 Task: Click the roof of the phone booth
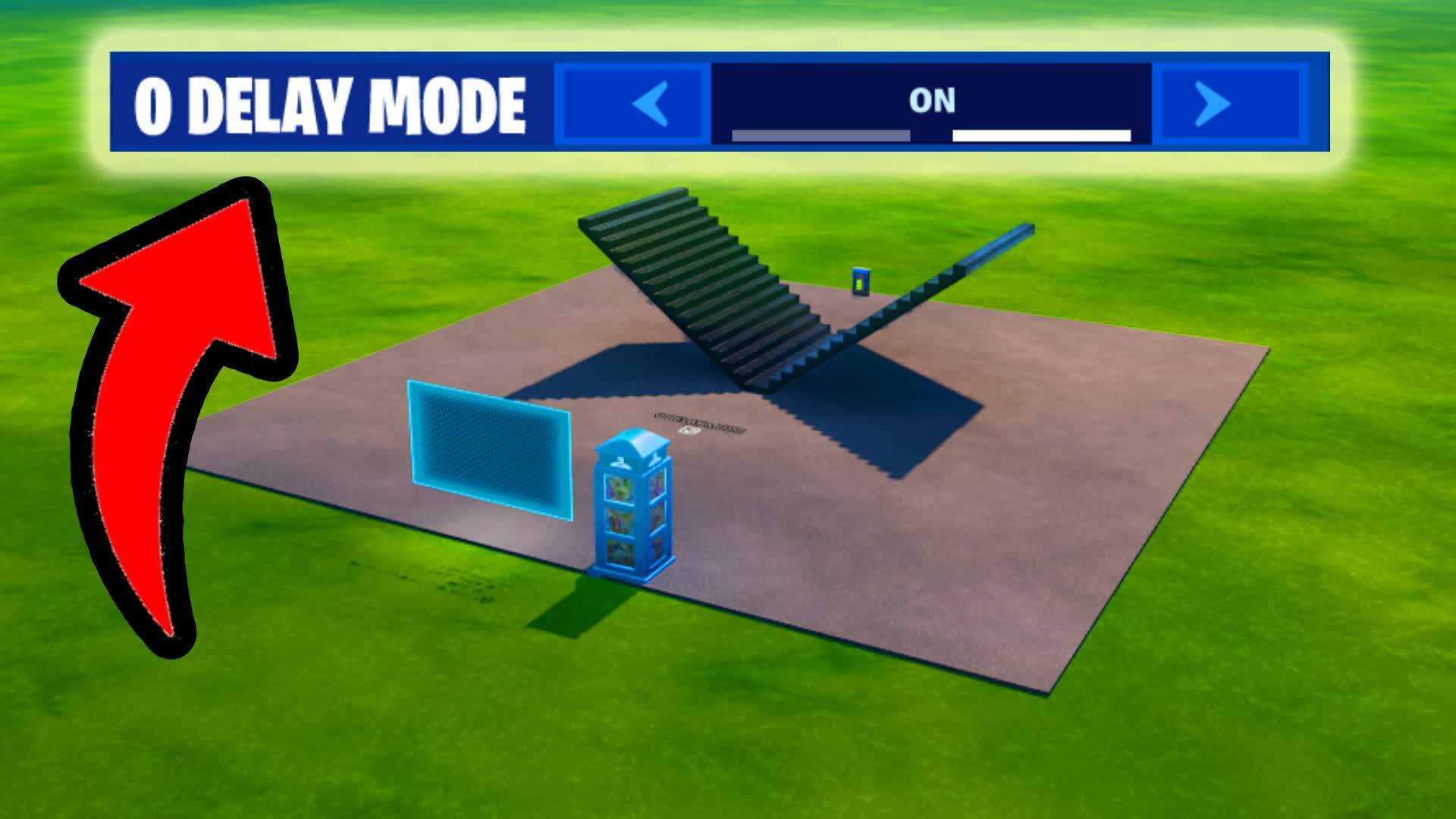(632, 440)
